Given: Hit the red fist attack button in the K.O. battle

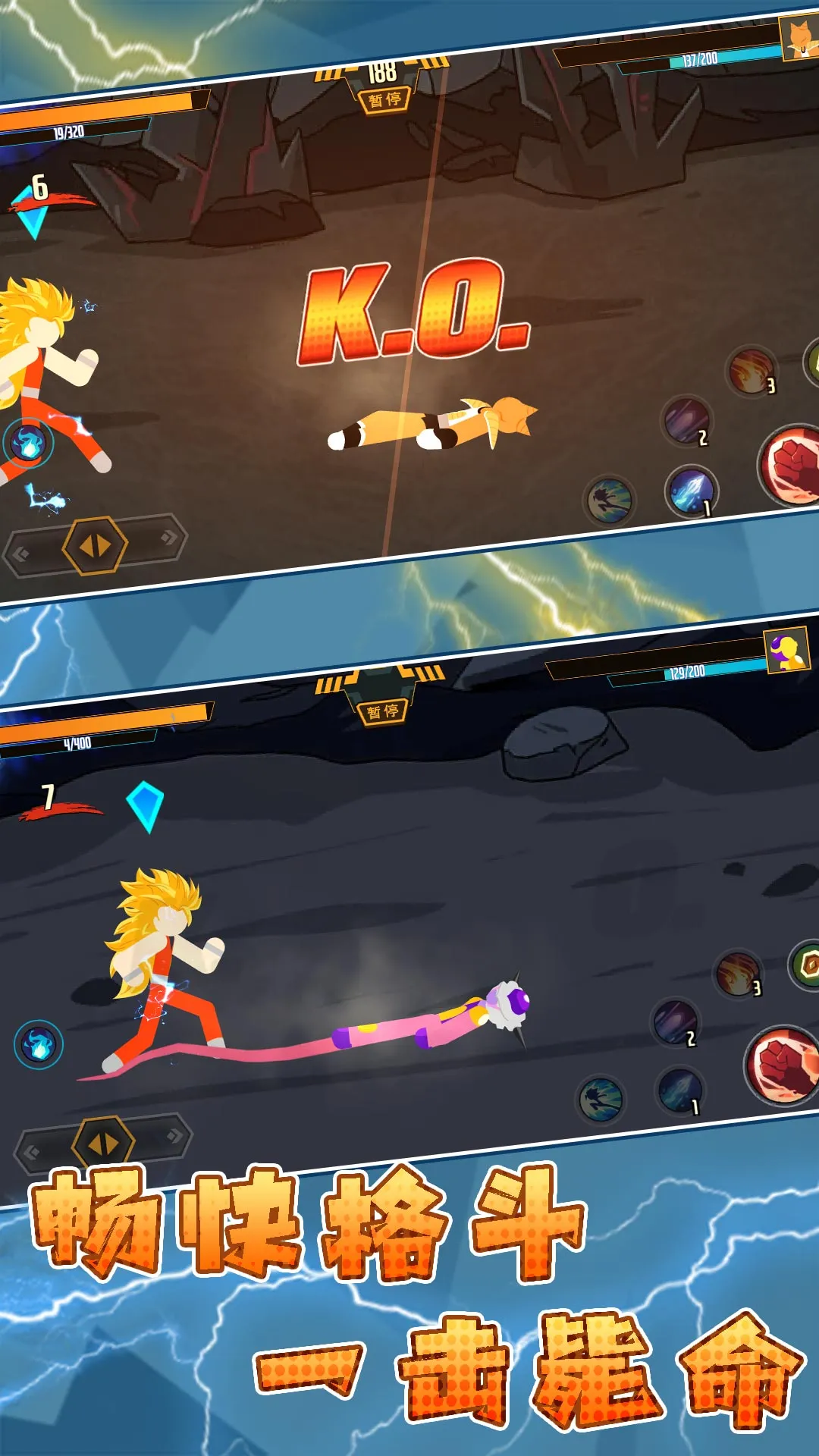Looking at the screenshot, I should (793, 464).
